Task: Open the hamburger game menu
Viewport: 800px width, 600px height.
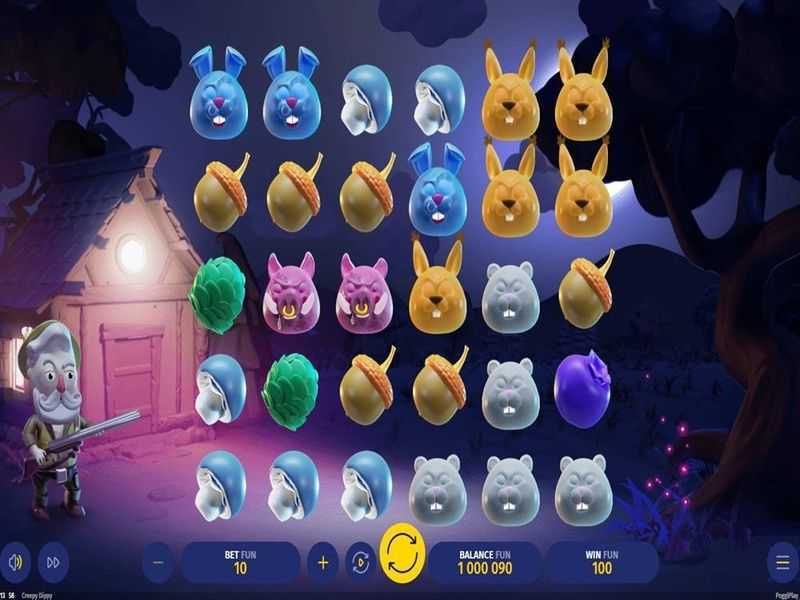Action: [x=782, y=563]
